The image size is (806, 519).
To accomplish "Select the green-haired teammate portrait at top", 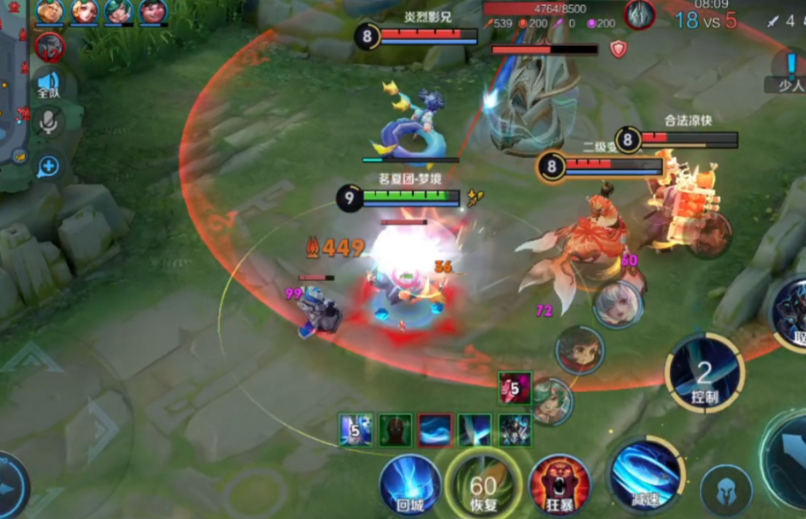I will tap(119, 11).
